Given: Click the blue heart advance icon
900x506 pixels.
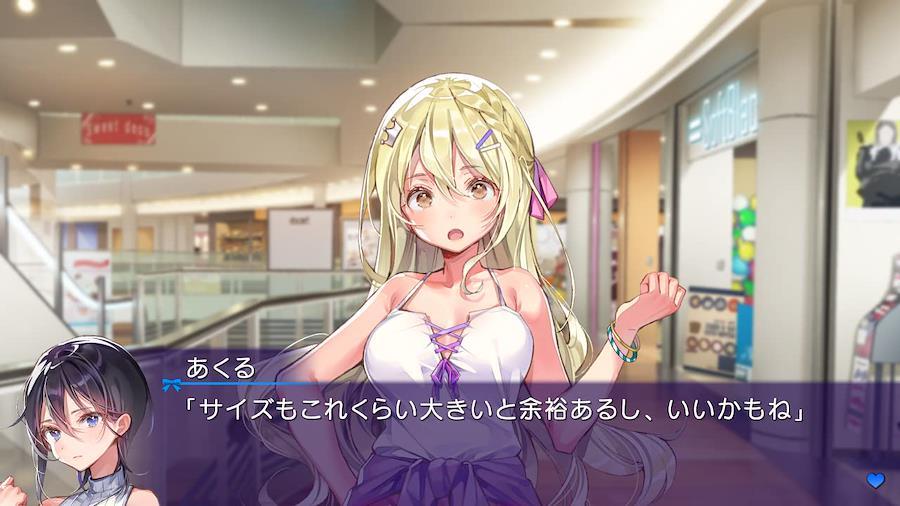Looking at the screenshot, I should pyautogui.click(x=876, y=481).
